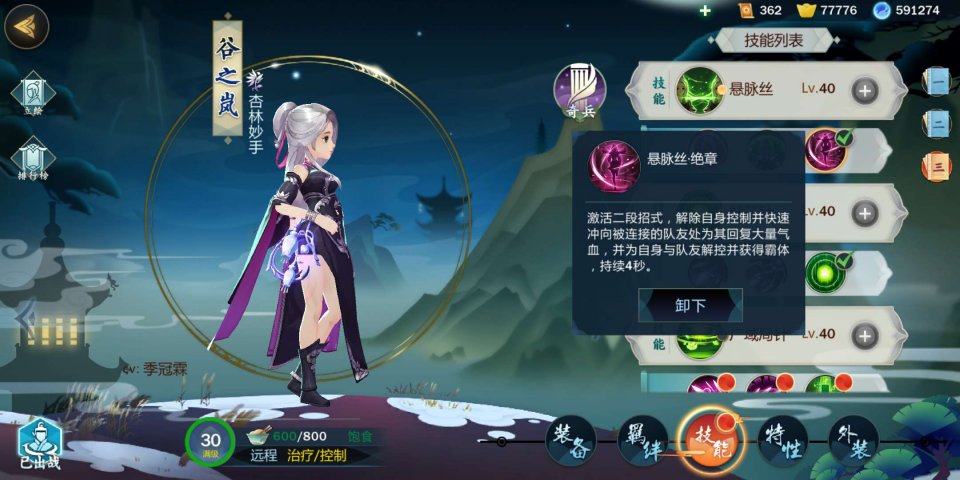Click the 饱食 food bowl icon

(x=259, y=436)
